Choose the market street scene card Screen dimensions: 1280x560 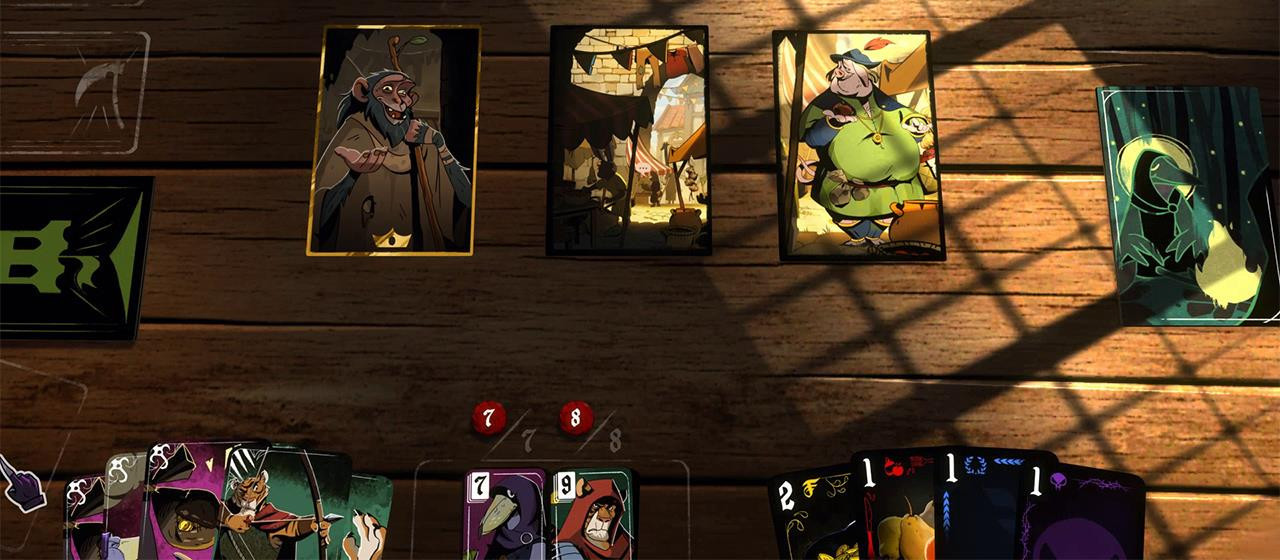coord(629,140)
